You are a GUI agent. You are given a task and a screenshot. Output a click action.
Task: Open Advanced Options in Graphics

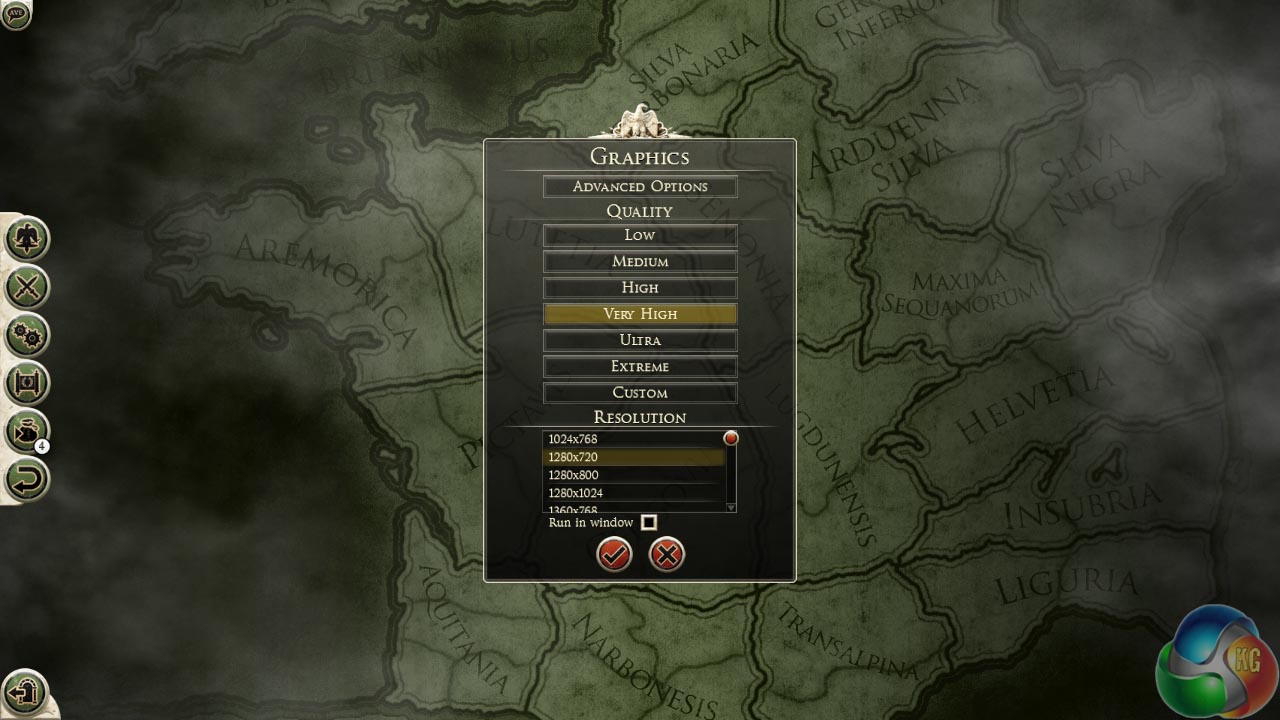[x=640, y=187]
